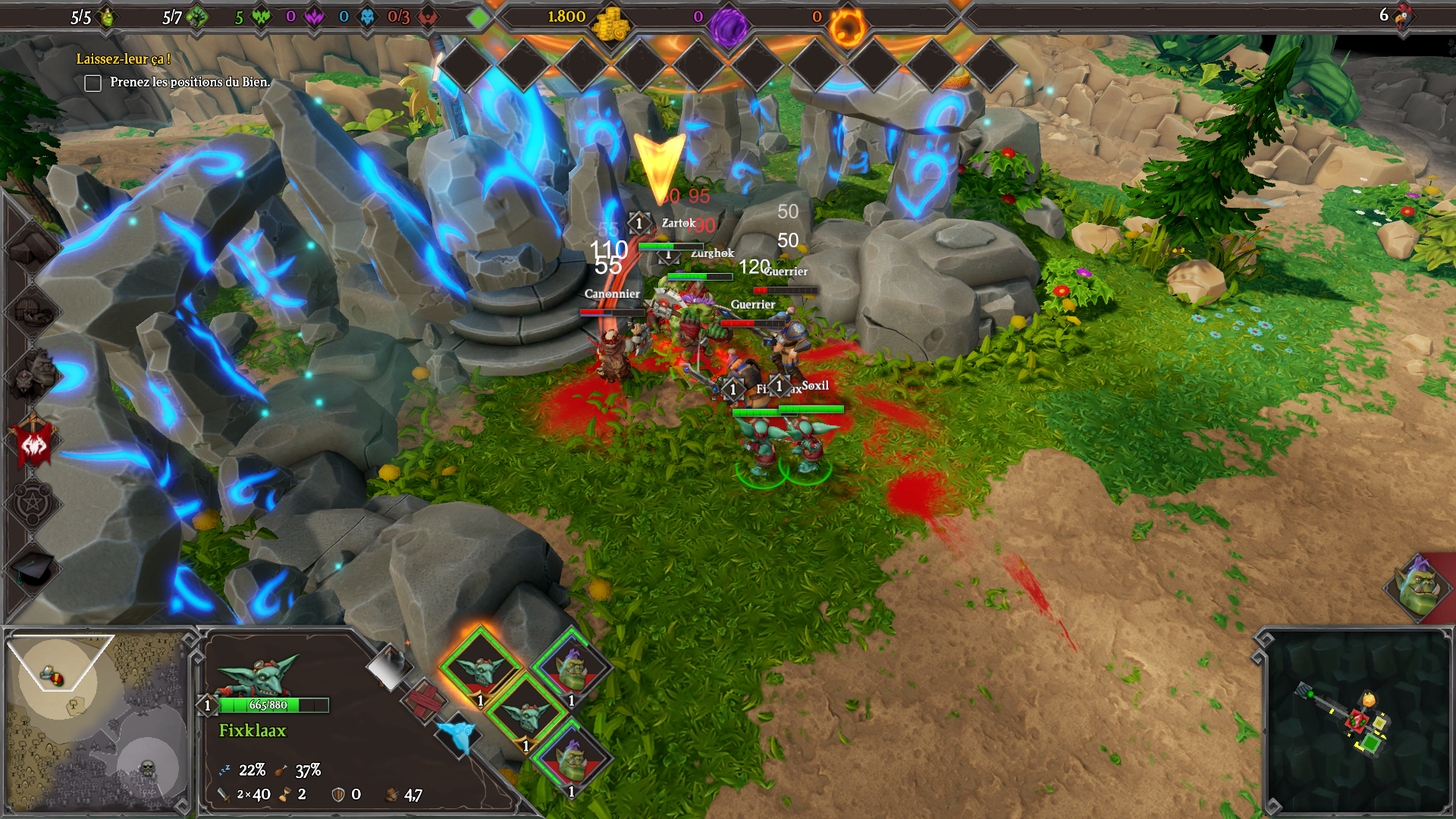Open the pentagram spells menu
Image resolution: width=1456 pixels, height=819 pixels.
pos(33,504)
